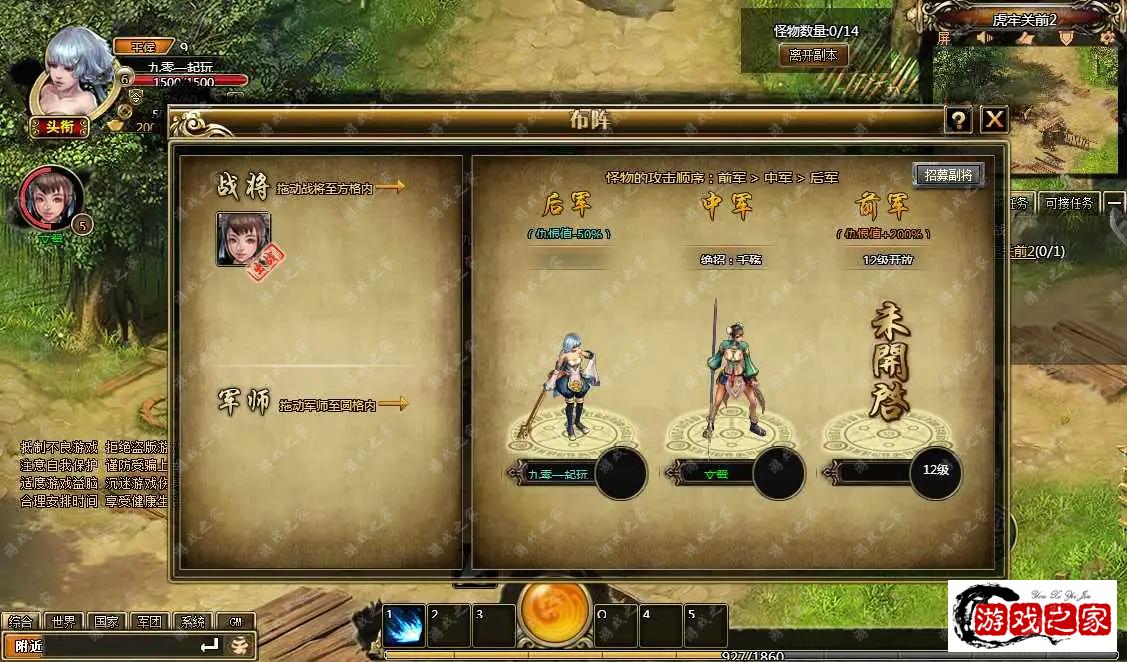The width and height of the screenshot is (1127, 662).
Task: Open the formation help question mark
Action: click(x=958, y=121)
